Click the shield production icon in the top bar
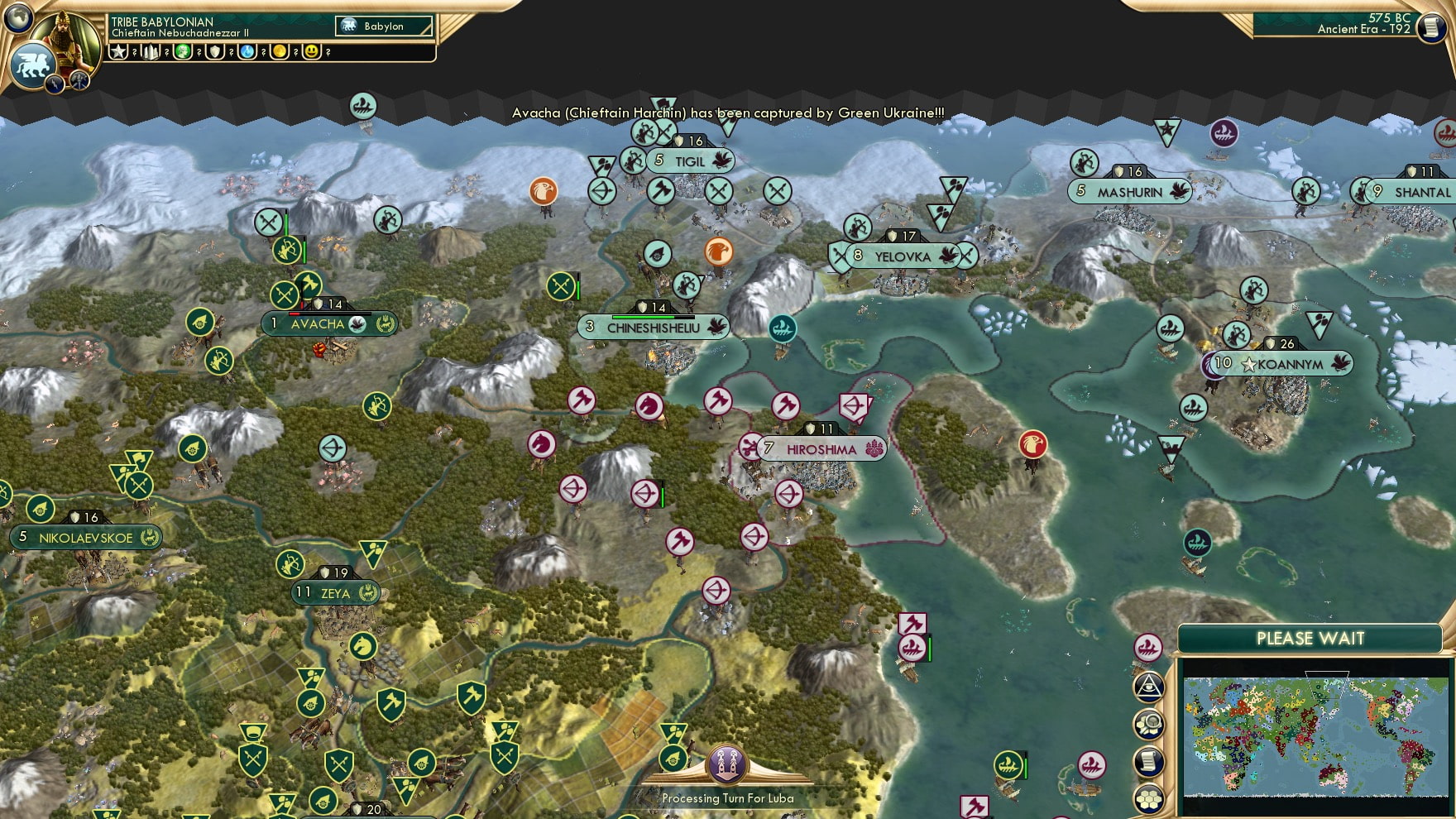Screen dimensions: 1456x819 click(215, 52)
